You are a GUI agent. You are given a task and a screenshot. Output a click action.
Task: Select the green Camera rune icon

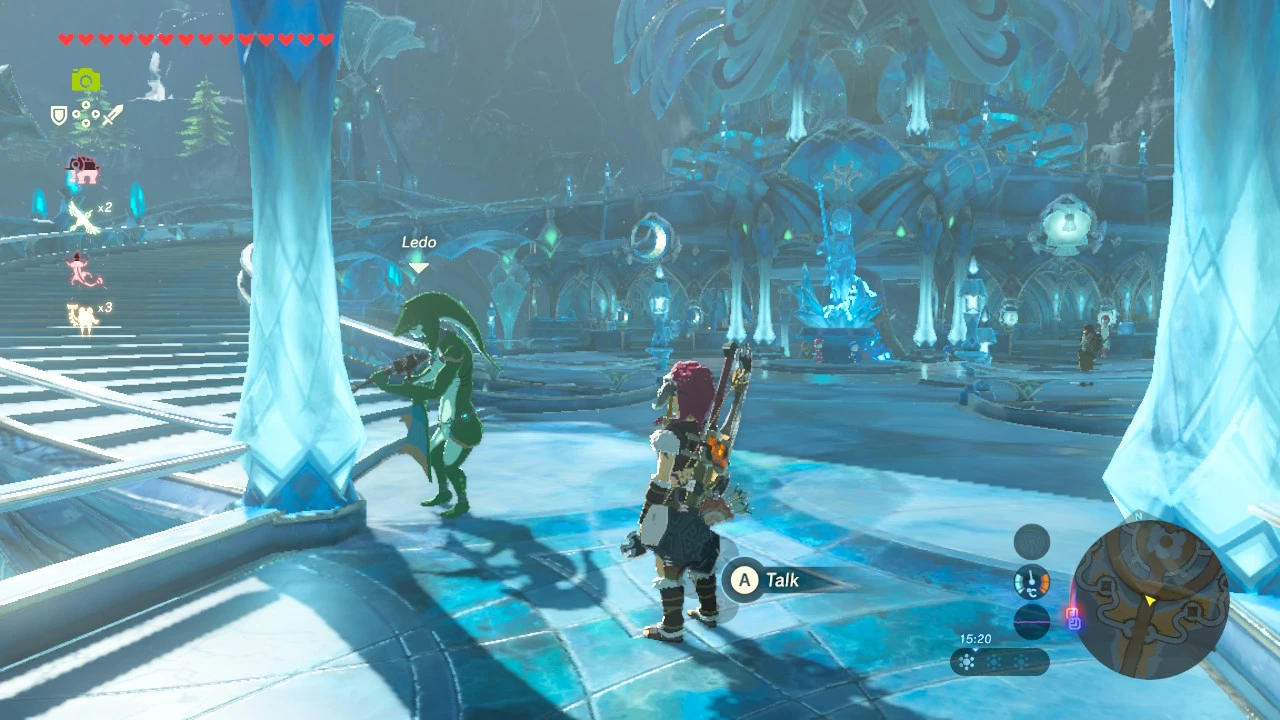(86, 81)
